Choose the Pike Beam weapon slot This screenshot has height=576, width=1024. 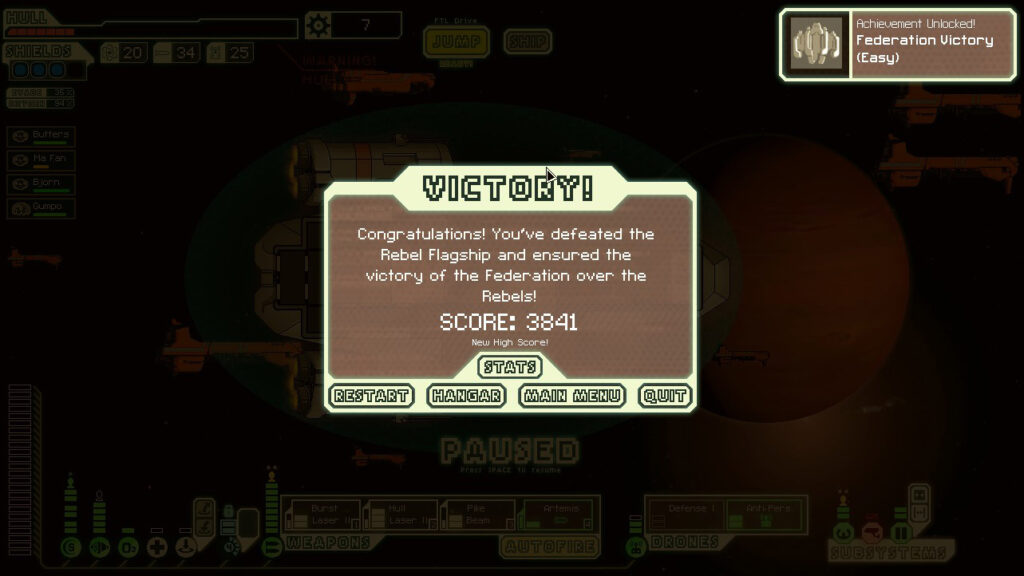coord(476,514)
